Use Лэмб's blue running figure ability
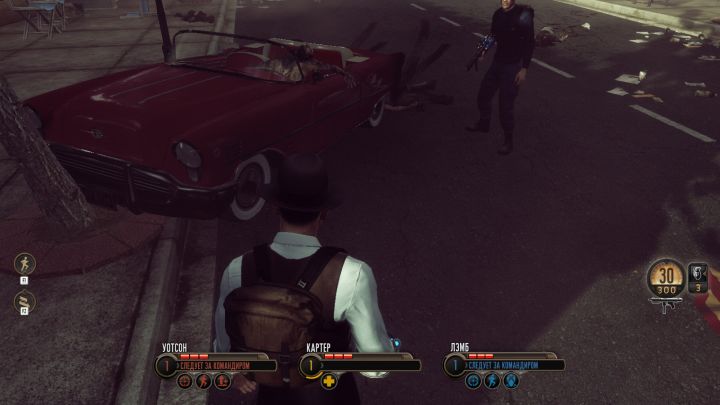Viewport: 720px width, 405px height. click(491, 381)
